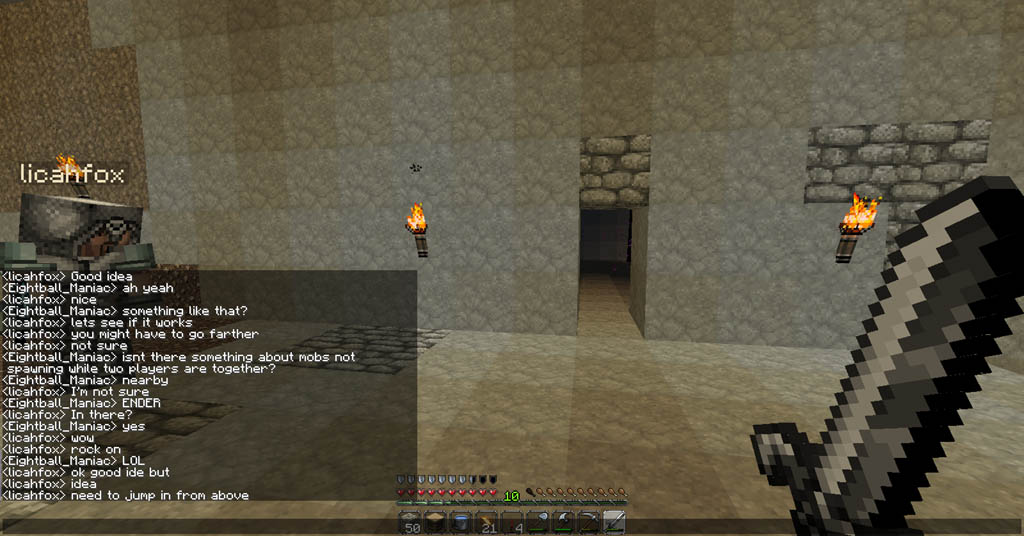The image size is (1024, 536).
Task: Select the hotbar stack showing 4
Action: (x=512, y=522)
